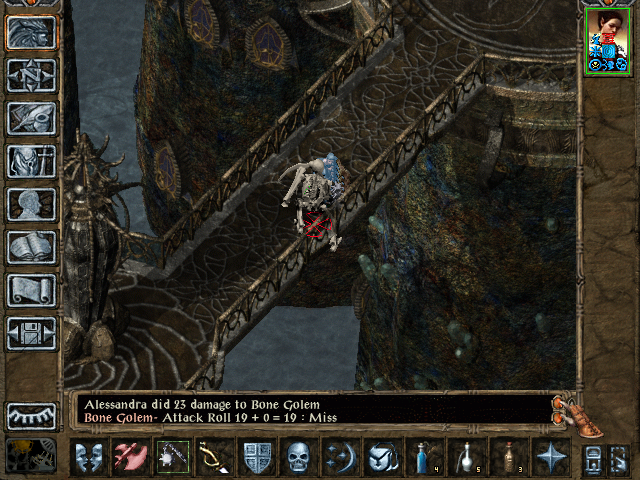Open the mage spellbook

point(32,247)
